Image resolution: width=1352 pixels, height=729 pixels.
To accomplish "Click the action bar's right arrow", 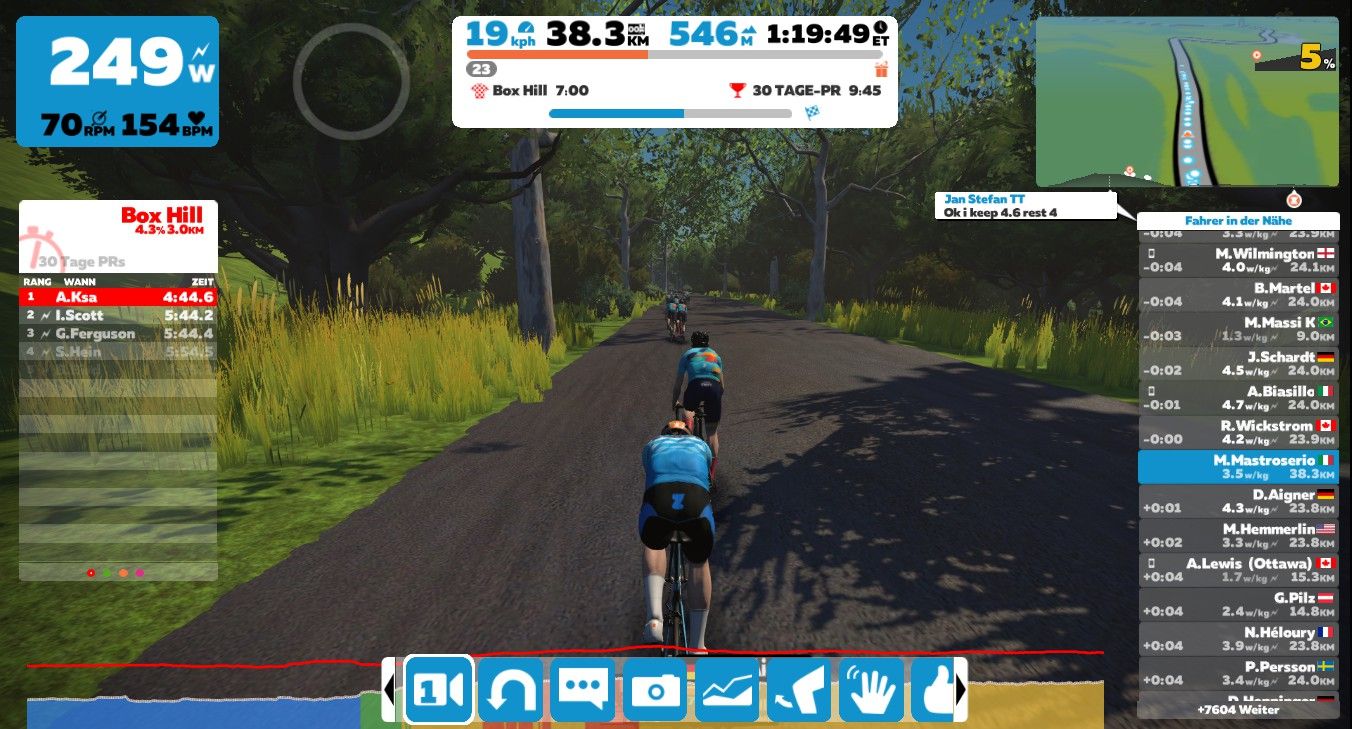I will [961, 689].
